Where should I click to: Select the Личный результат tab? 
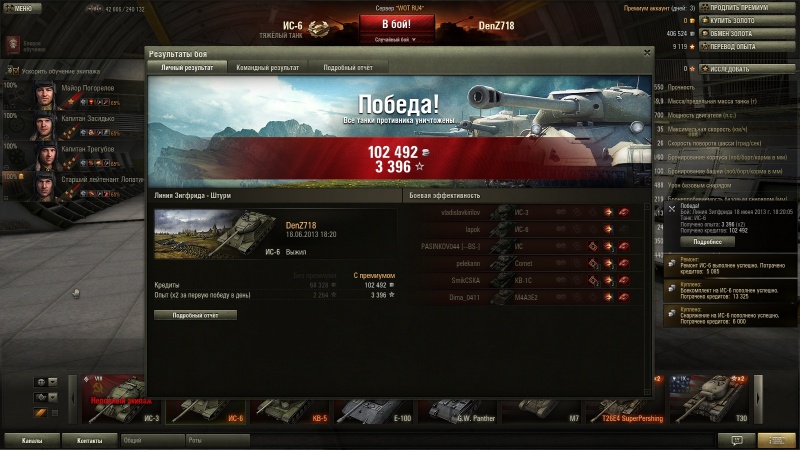pos(185,67)
